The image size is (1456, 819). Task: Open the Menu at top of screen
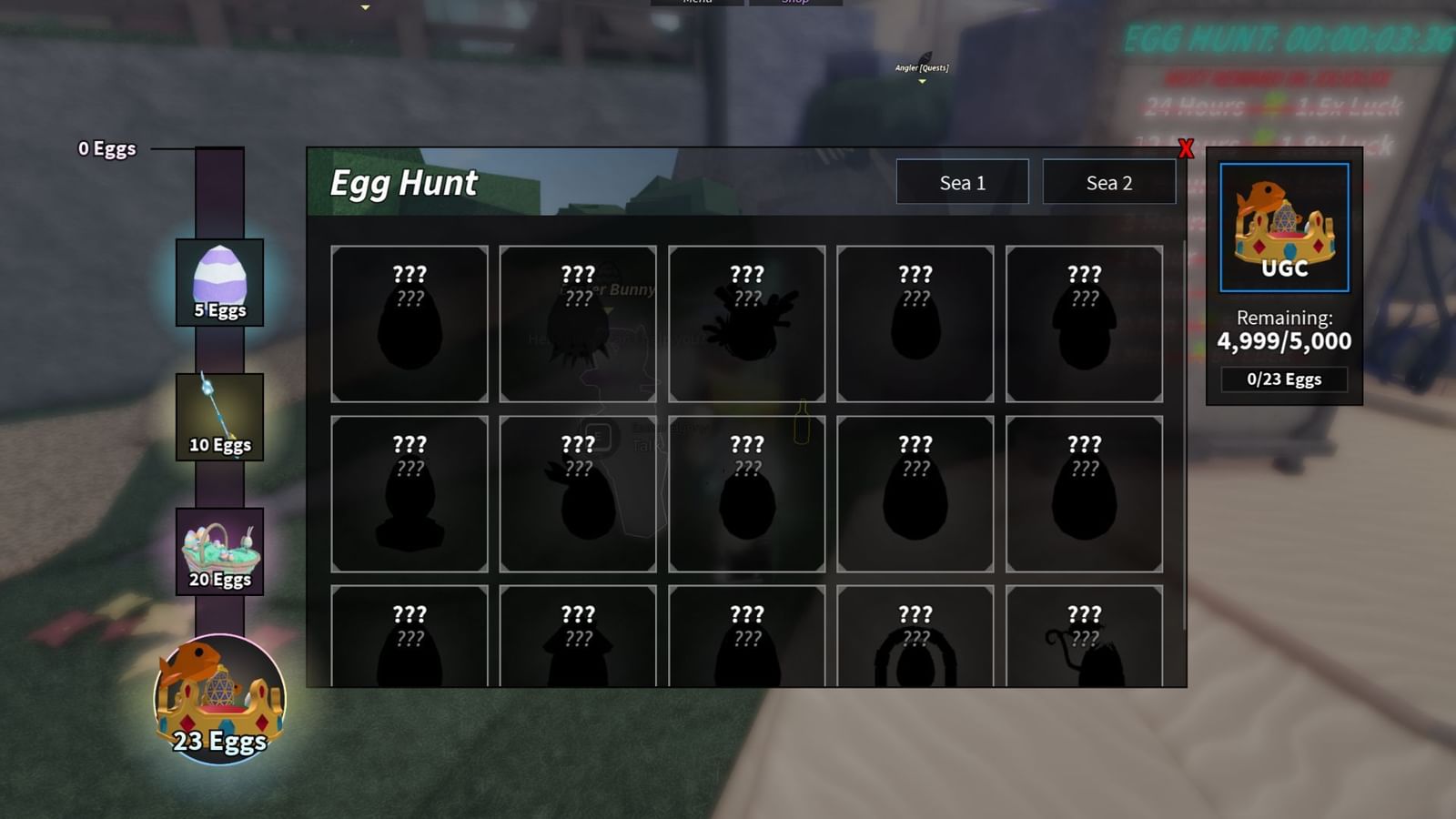[x=696, y=3]
